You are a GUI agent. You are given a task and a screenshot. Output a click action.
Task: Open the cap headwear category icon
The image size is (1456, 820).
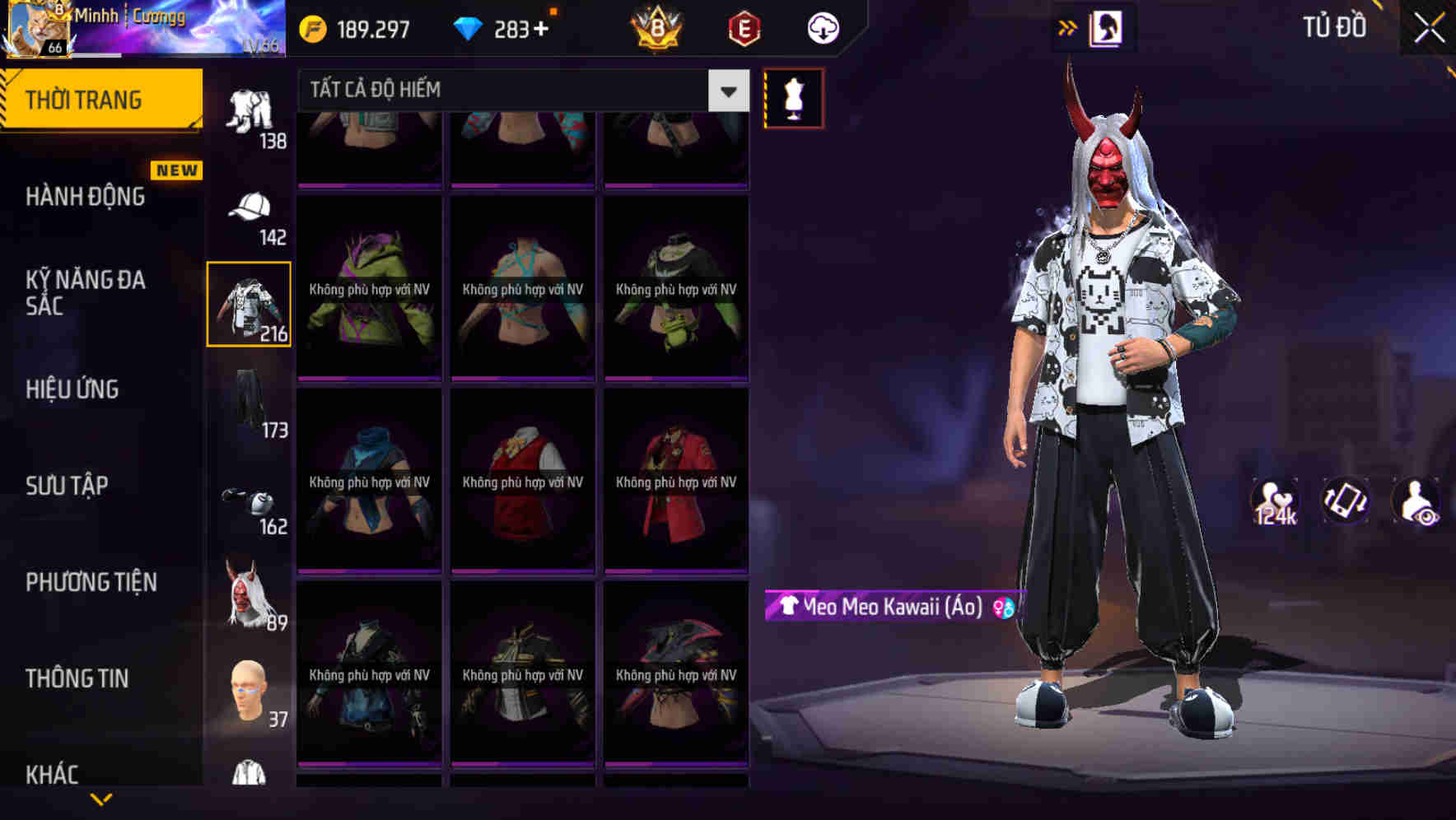pyautogui.click(x=250, y=210)
